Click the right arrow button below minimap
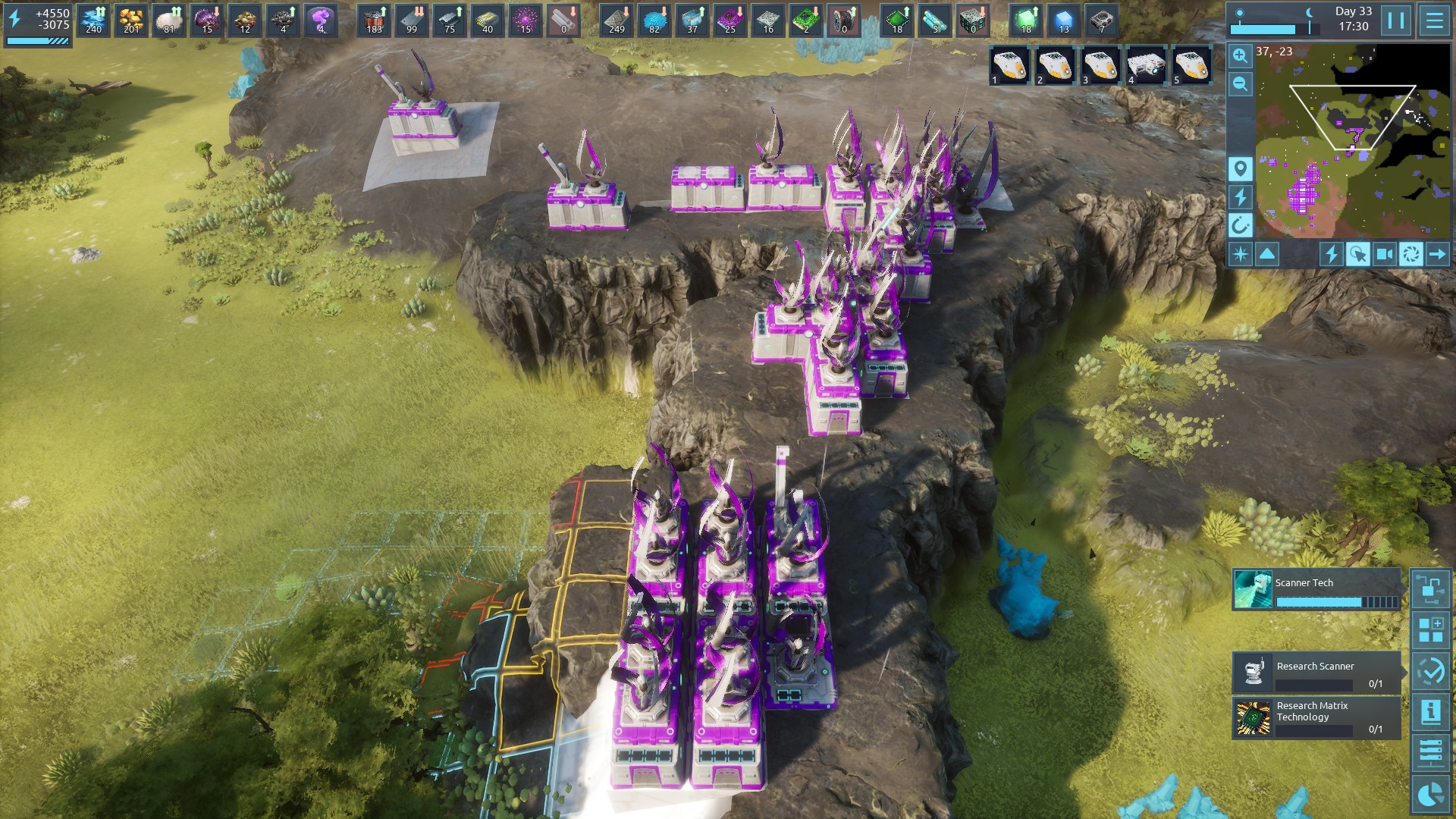The height and width of the screenshot is (819, 1456). pos(1437,254)
